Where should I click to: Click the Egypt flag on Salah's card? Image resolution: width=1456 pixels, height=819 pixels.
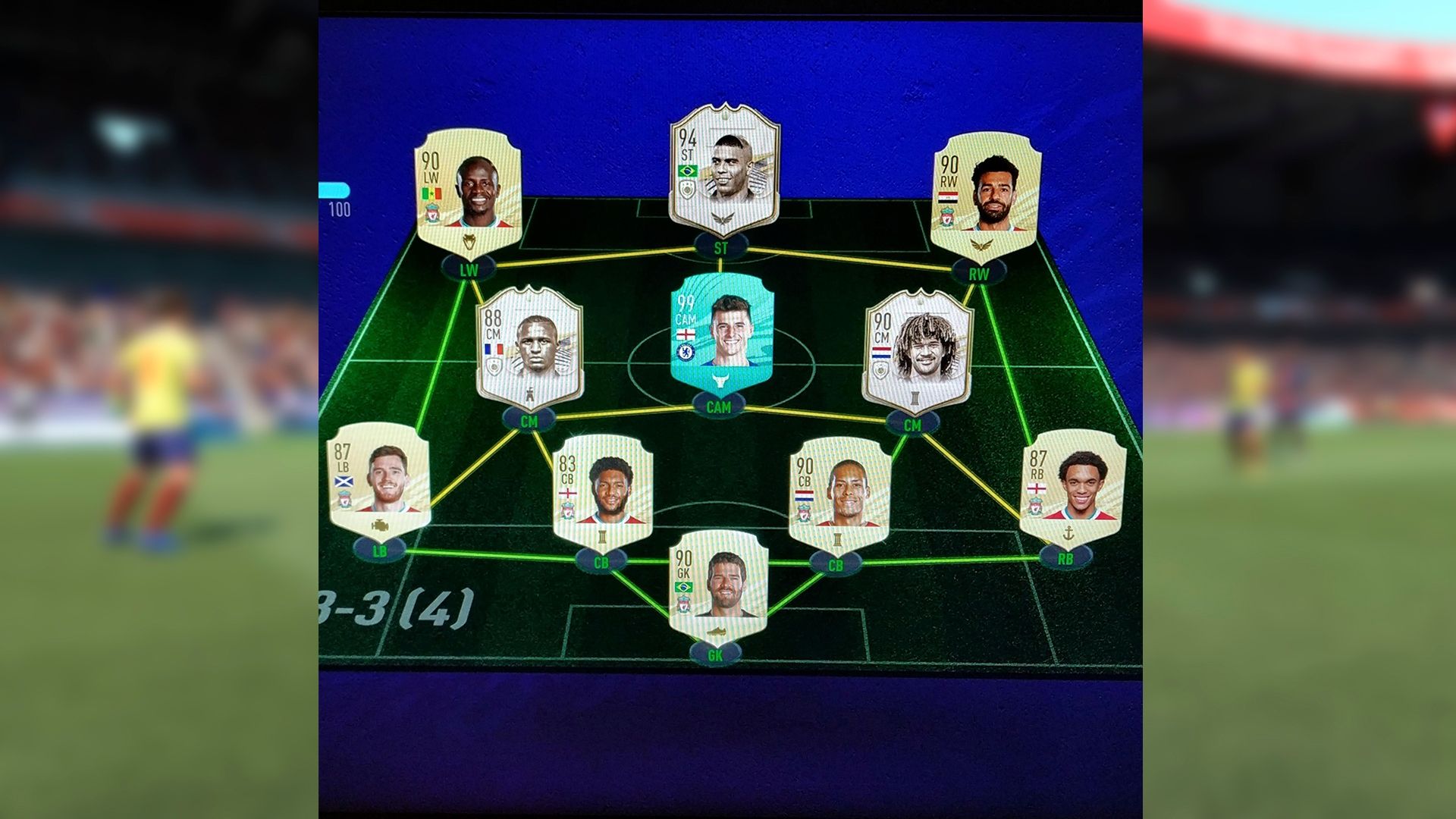point(948,197)
